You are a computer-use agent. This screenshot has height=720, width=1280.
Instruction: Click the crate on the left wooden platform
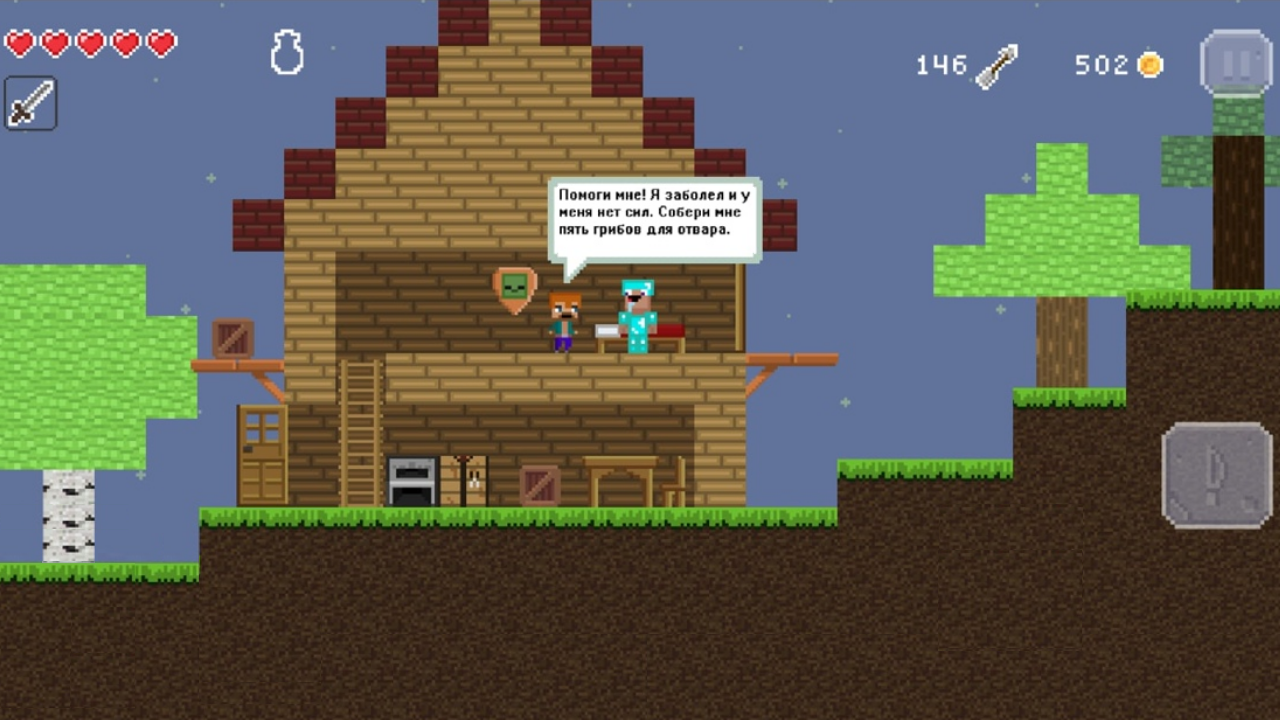[x=232, y=340]
